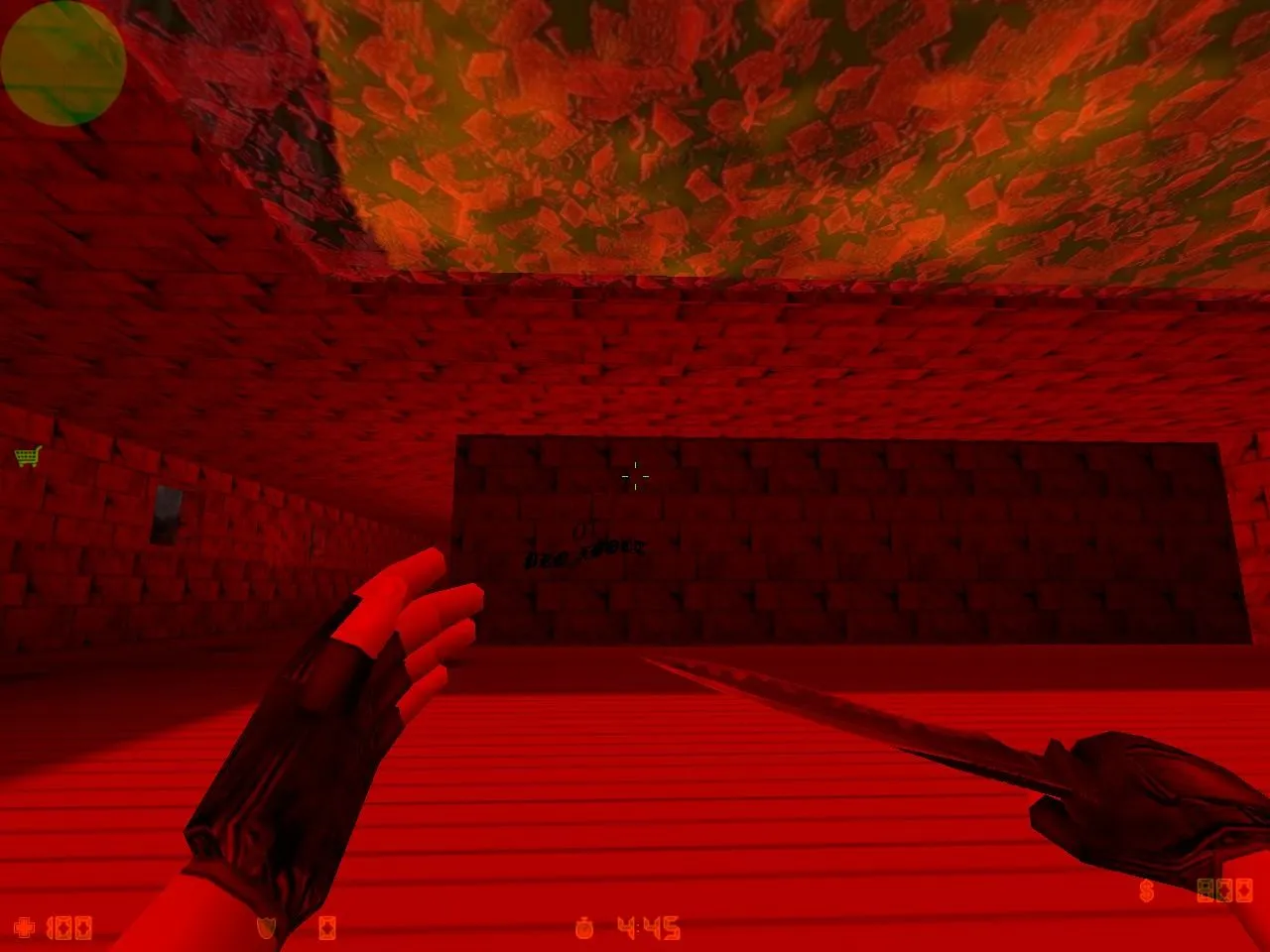Click the dollar sign money icon
The height and width of the screenshot is (952, 1270).
coord(1146,891)
